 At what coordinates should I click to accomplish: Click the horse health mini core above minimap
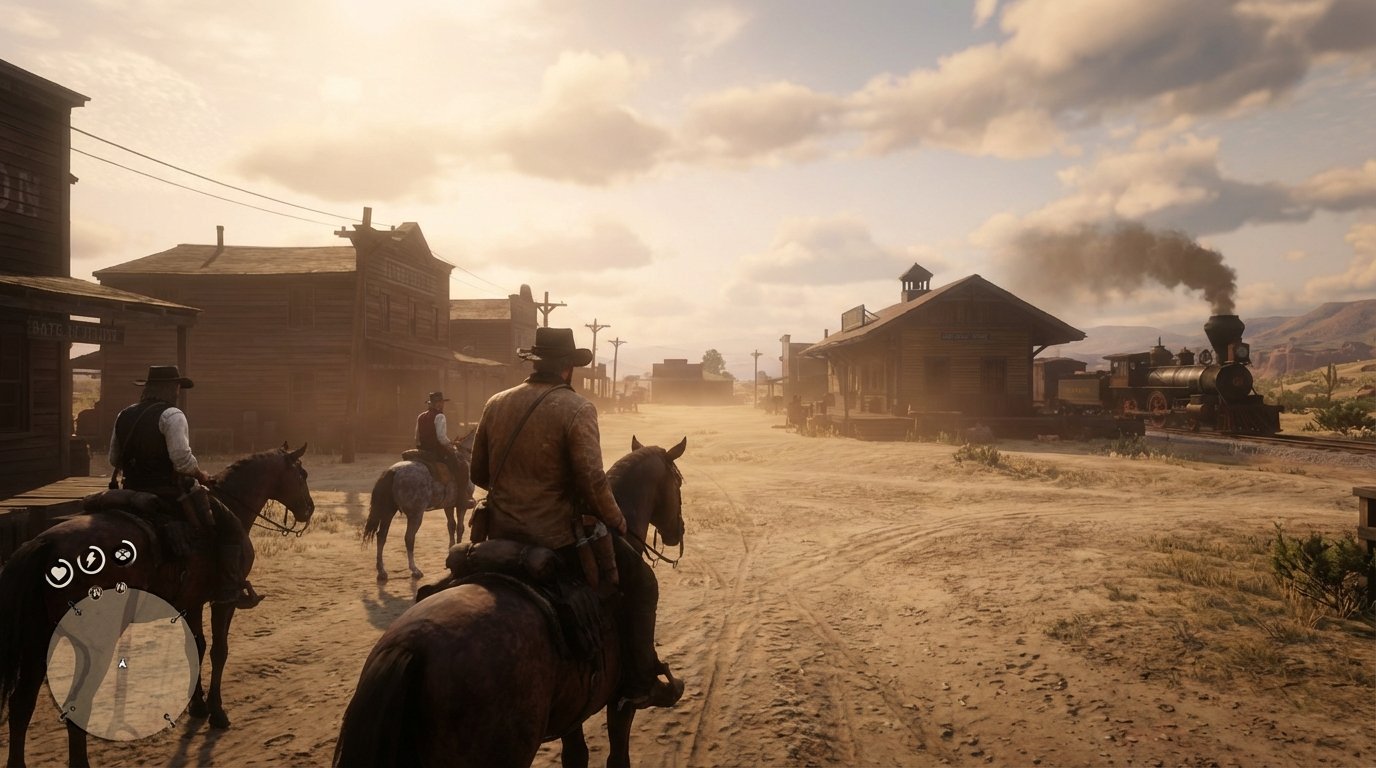pyautogui.click(x=95, y=592)
